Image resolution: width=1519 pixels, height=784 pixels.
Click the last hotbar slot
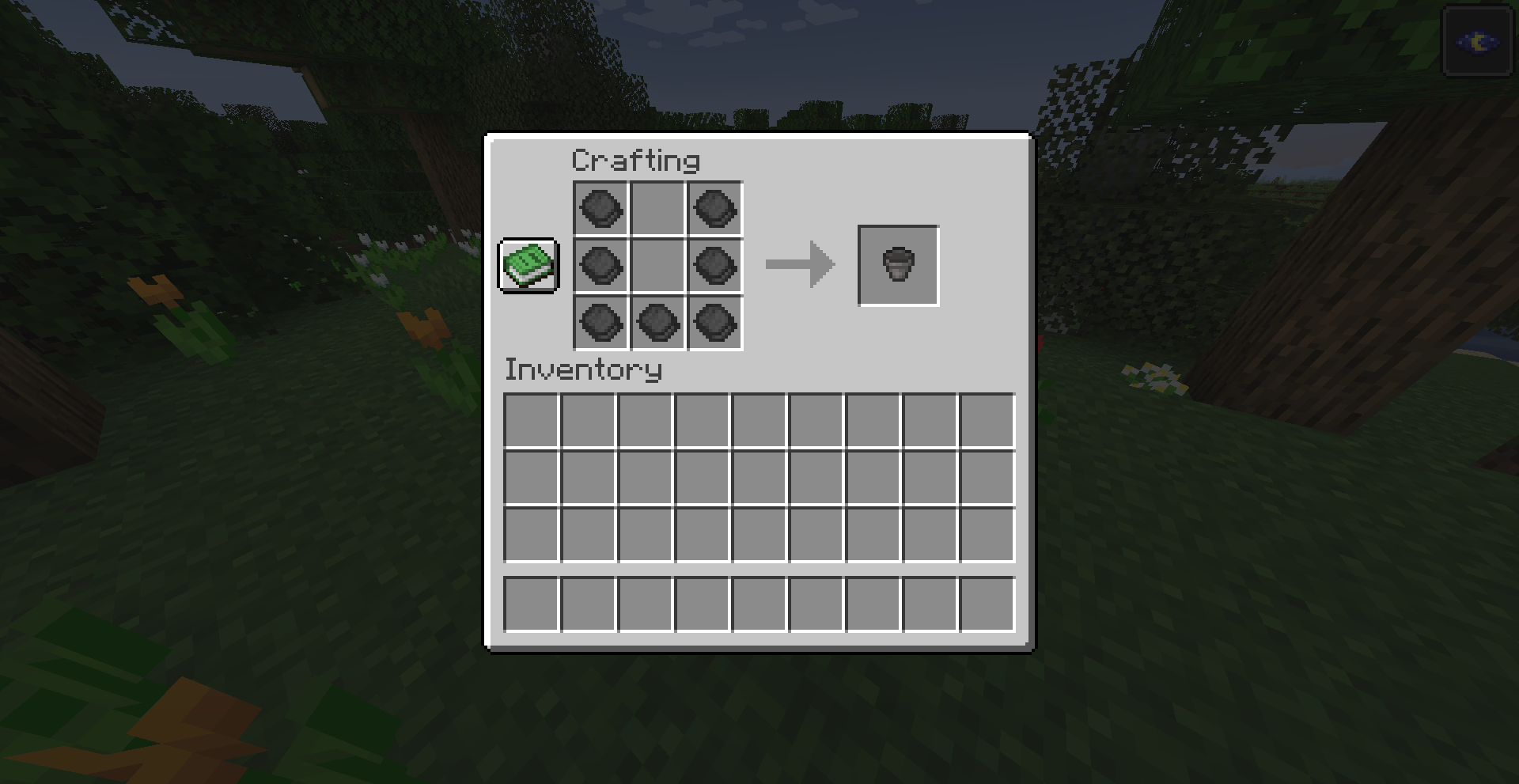pyautogui.click(x=986, y=604)
